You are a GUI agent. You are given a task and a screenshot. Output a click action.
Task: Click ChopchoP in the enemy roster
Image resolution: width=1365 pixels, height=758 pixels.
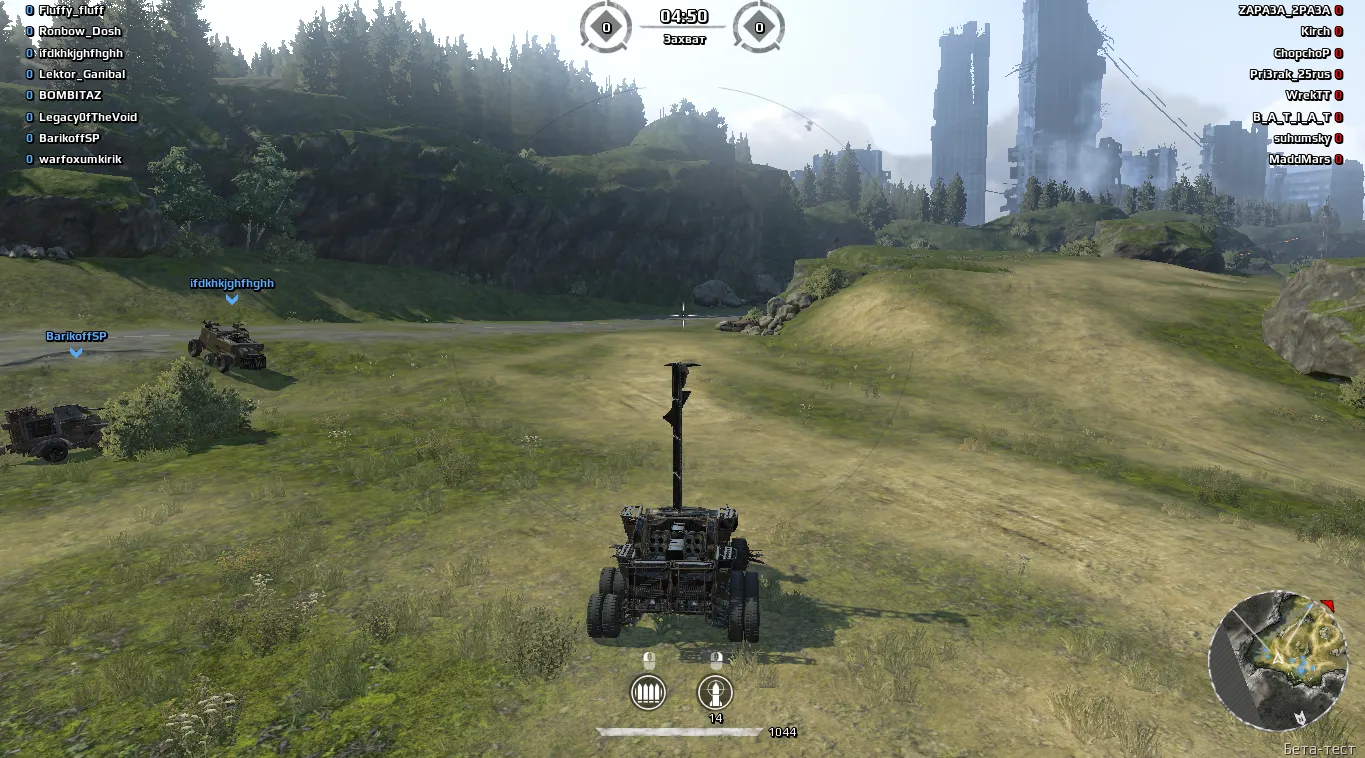(x=1302, y=53)
